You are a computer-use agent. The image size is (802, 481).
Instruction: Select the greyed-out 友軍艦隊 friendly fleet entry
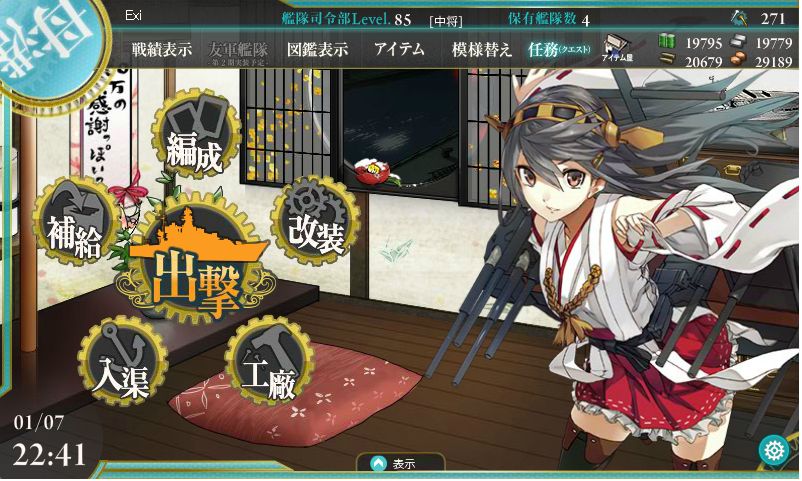240,50
